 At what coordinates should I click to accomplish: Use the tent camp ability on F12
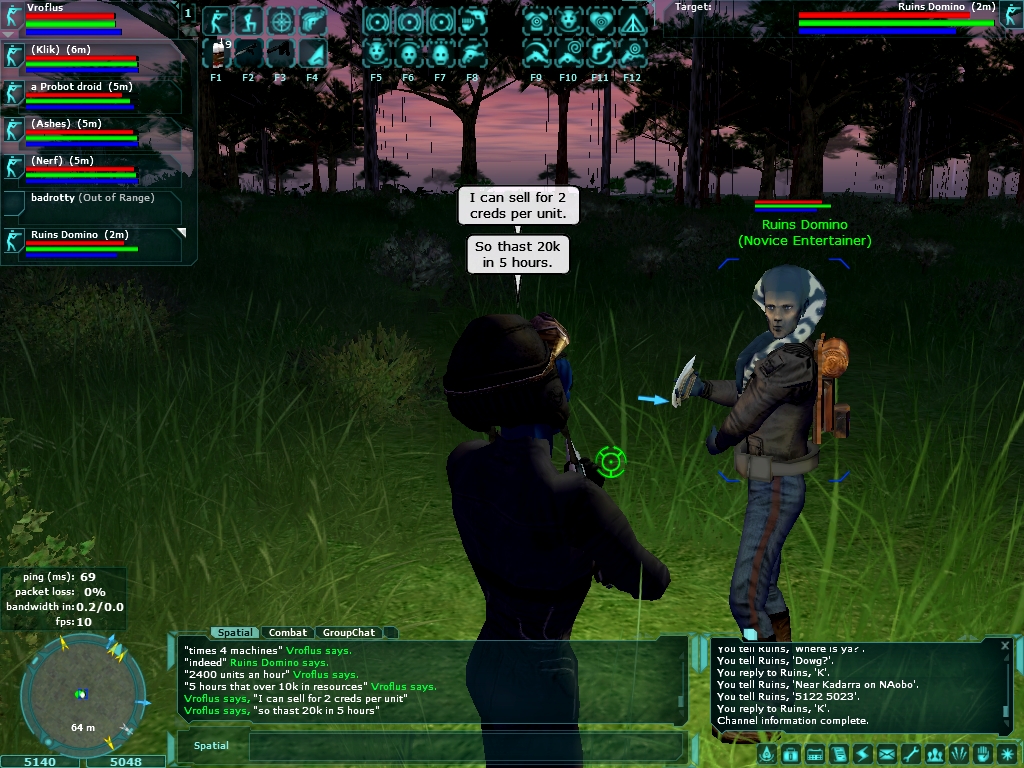tap(632, 21)
